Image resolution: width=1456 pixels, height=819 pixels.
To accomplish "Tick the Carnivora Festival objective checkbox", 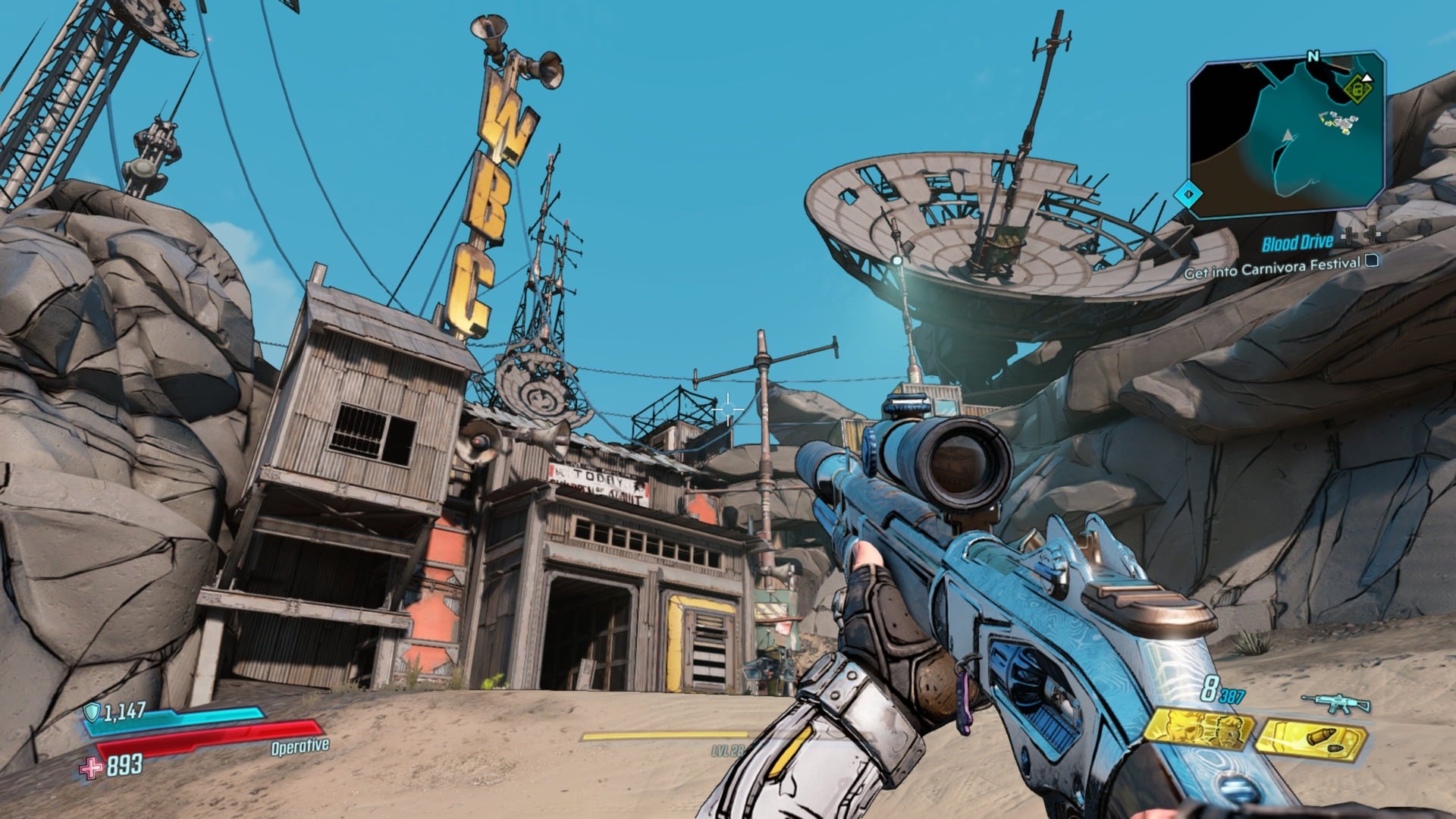I will pos(1371,262).
